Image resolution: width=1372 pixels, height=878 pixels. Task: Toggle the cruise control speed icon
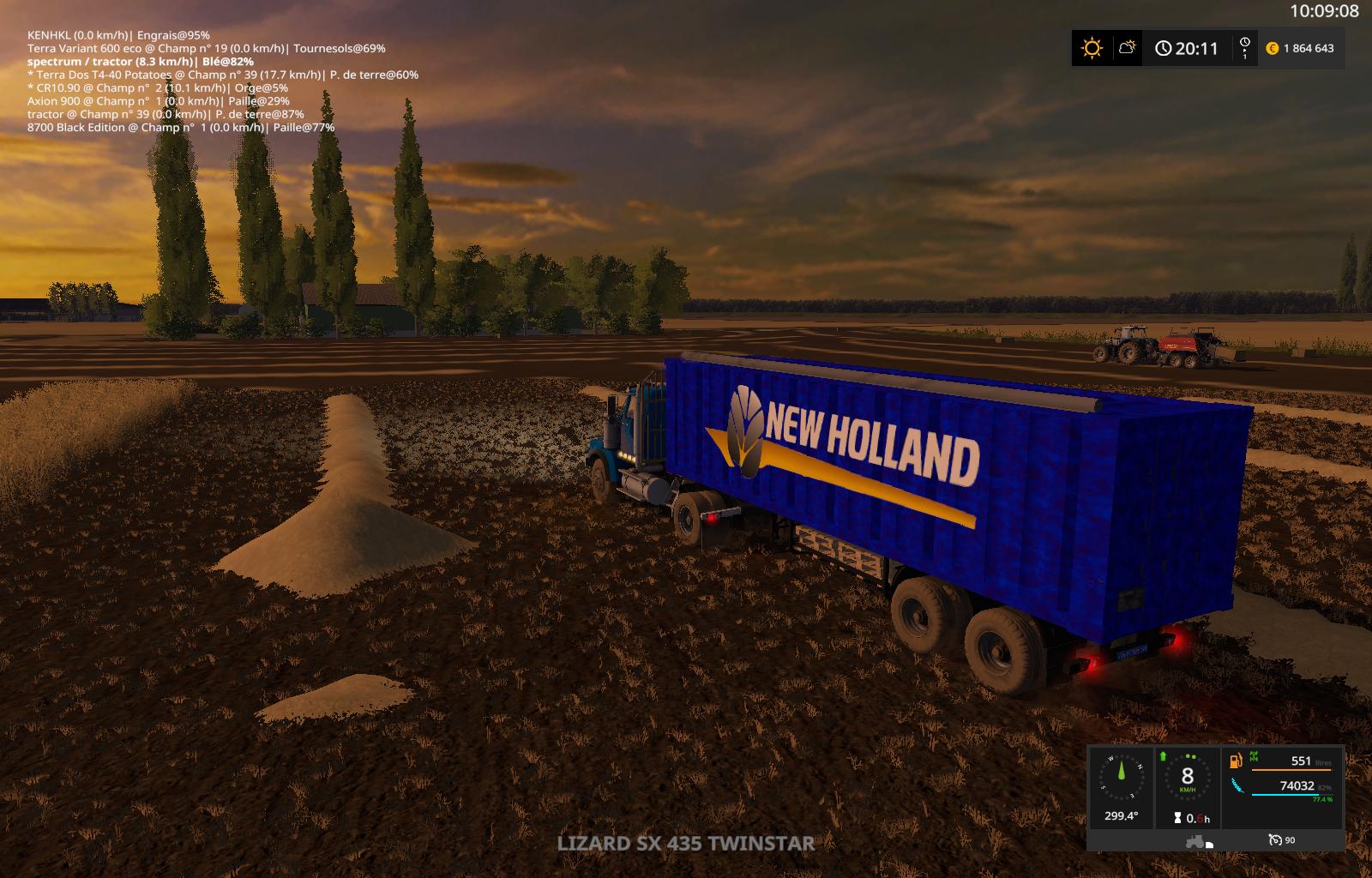point(1275,840)
